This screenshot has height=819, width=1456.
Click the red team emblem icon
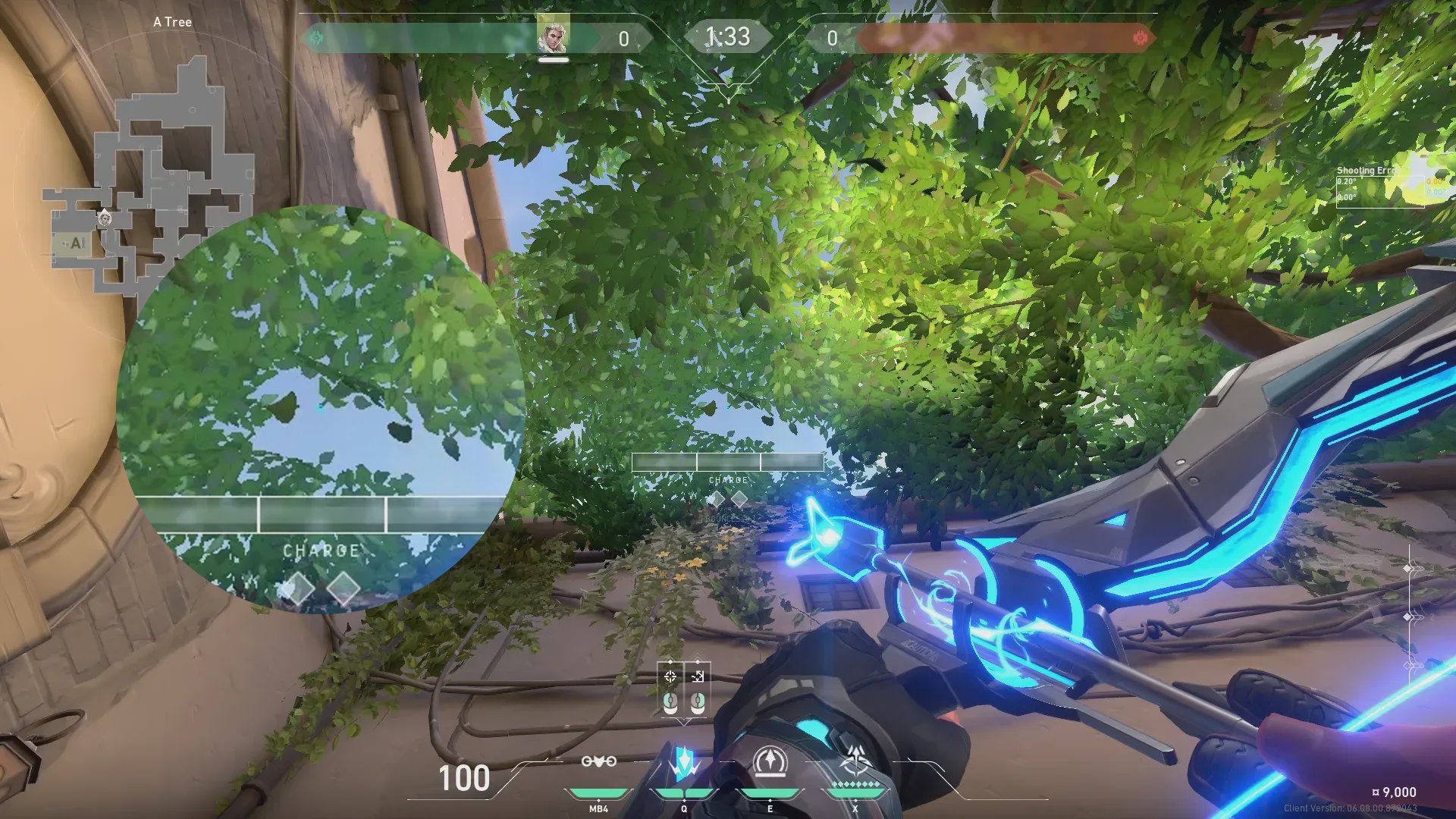pyautogui.click(x=1140, y=37)
